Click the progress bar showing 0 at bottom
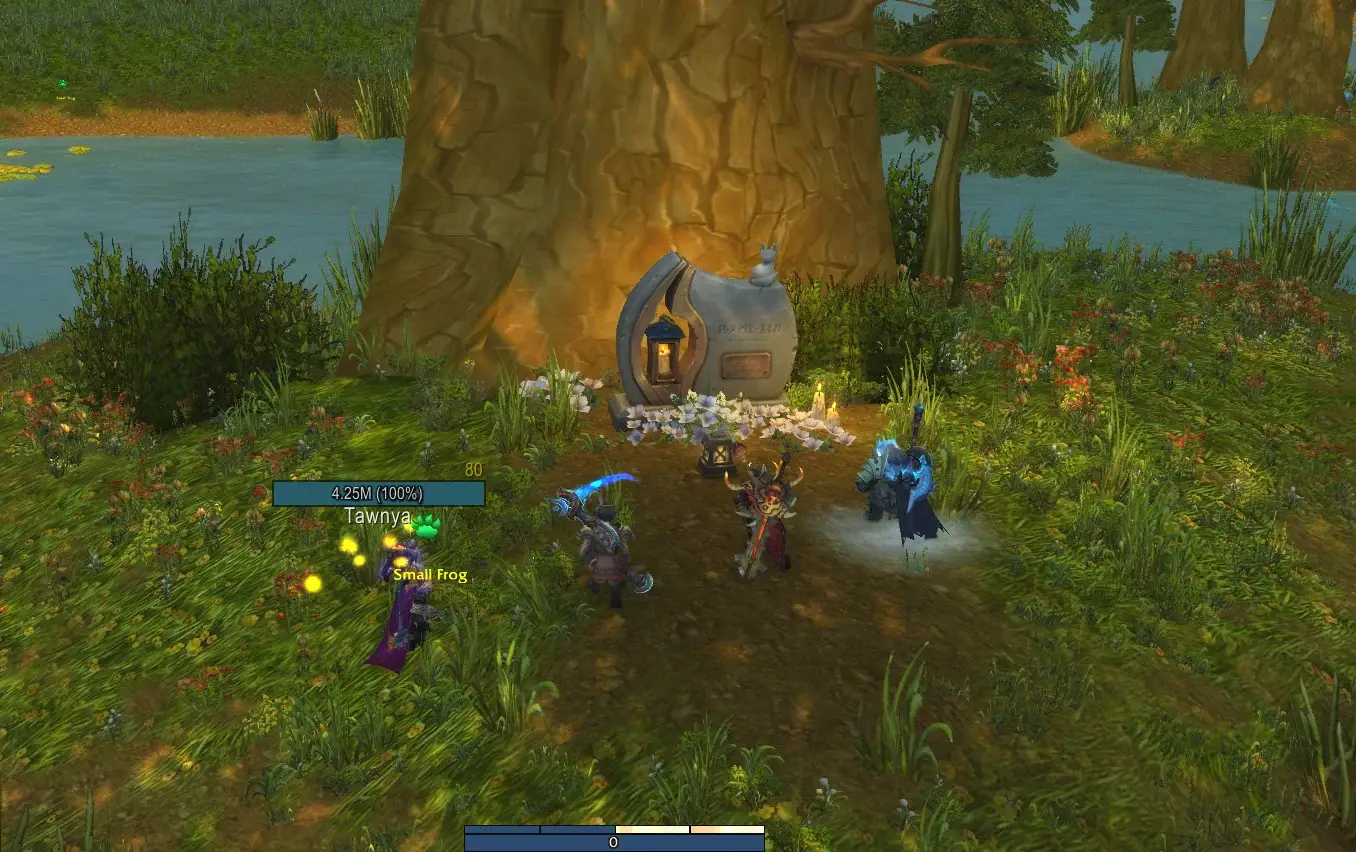This screenshot has height=852, width=1356. point(614,843)
